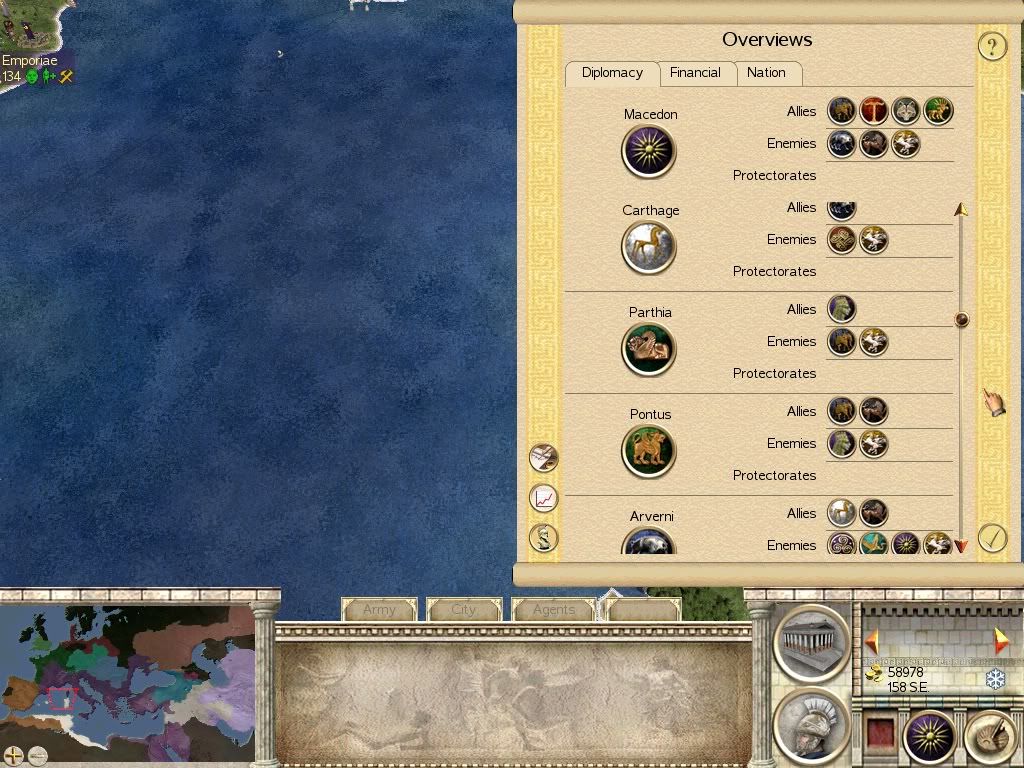Open the Nation tab
This screenshot has height=768, width=1024.
point(766,73)
